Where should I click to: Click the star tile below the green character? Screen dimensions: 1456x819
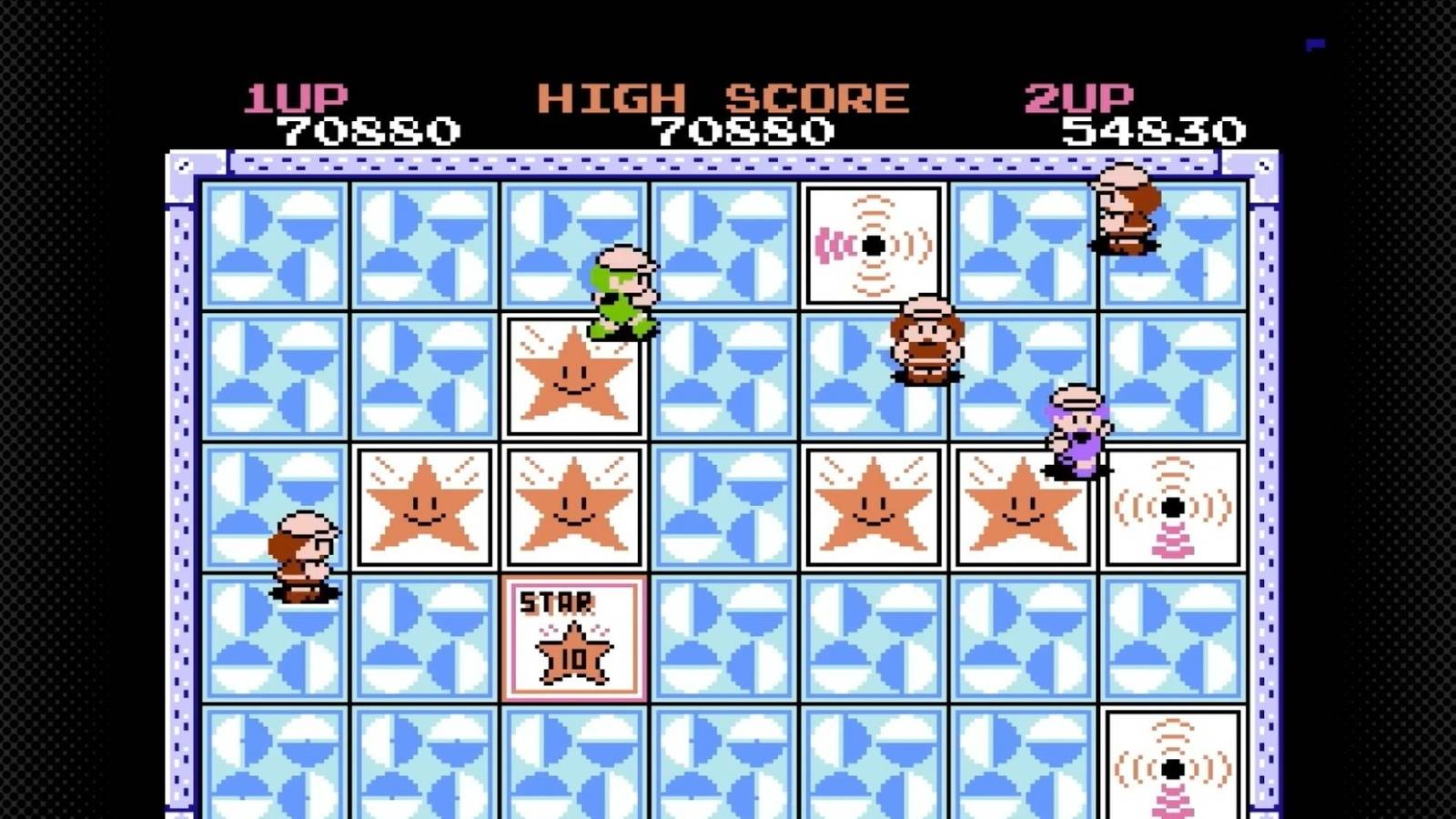pos(573,378)
